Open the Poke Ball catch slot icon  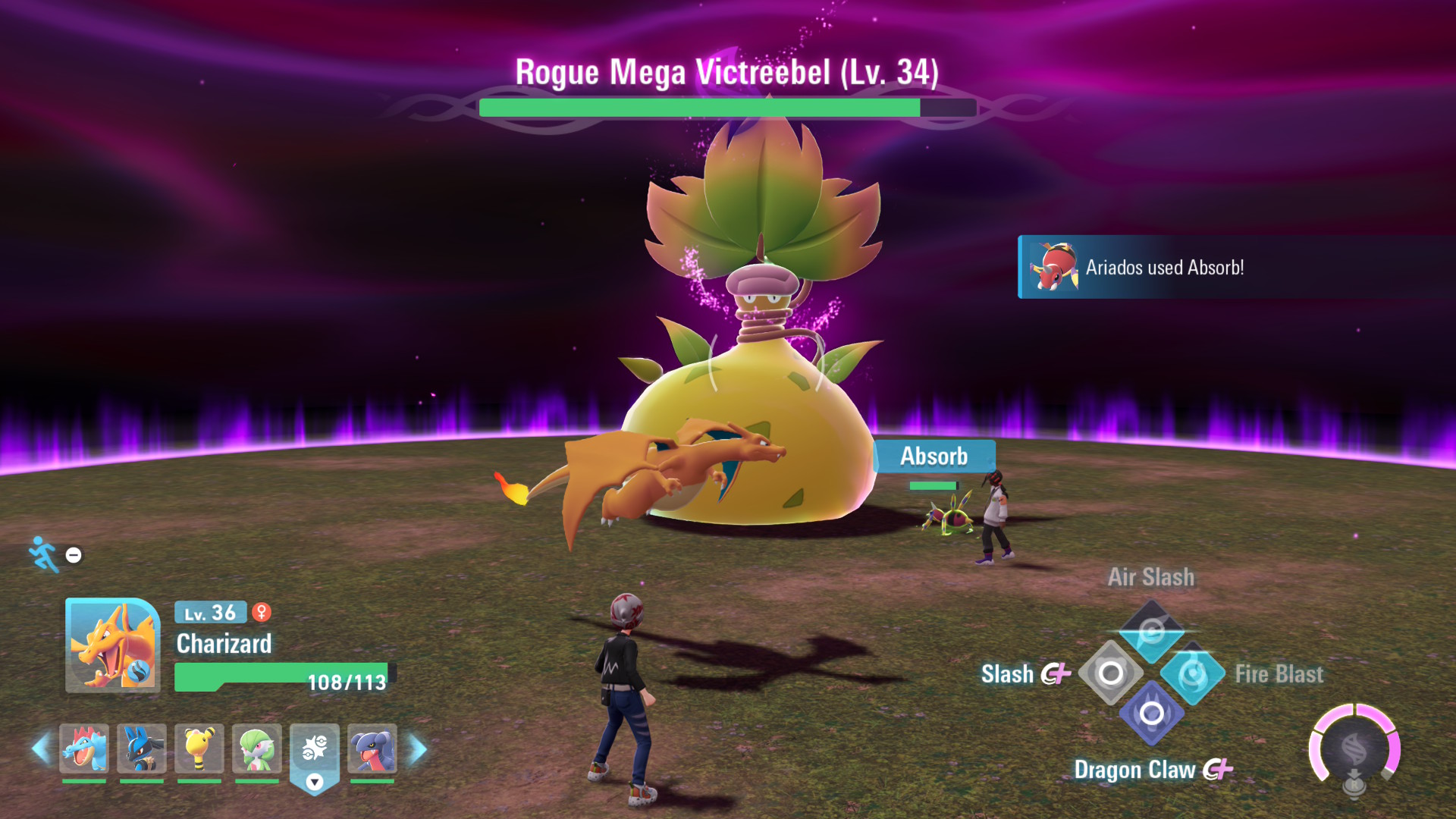313,747
